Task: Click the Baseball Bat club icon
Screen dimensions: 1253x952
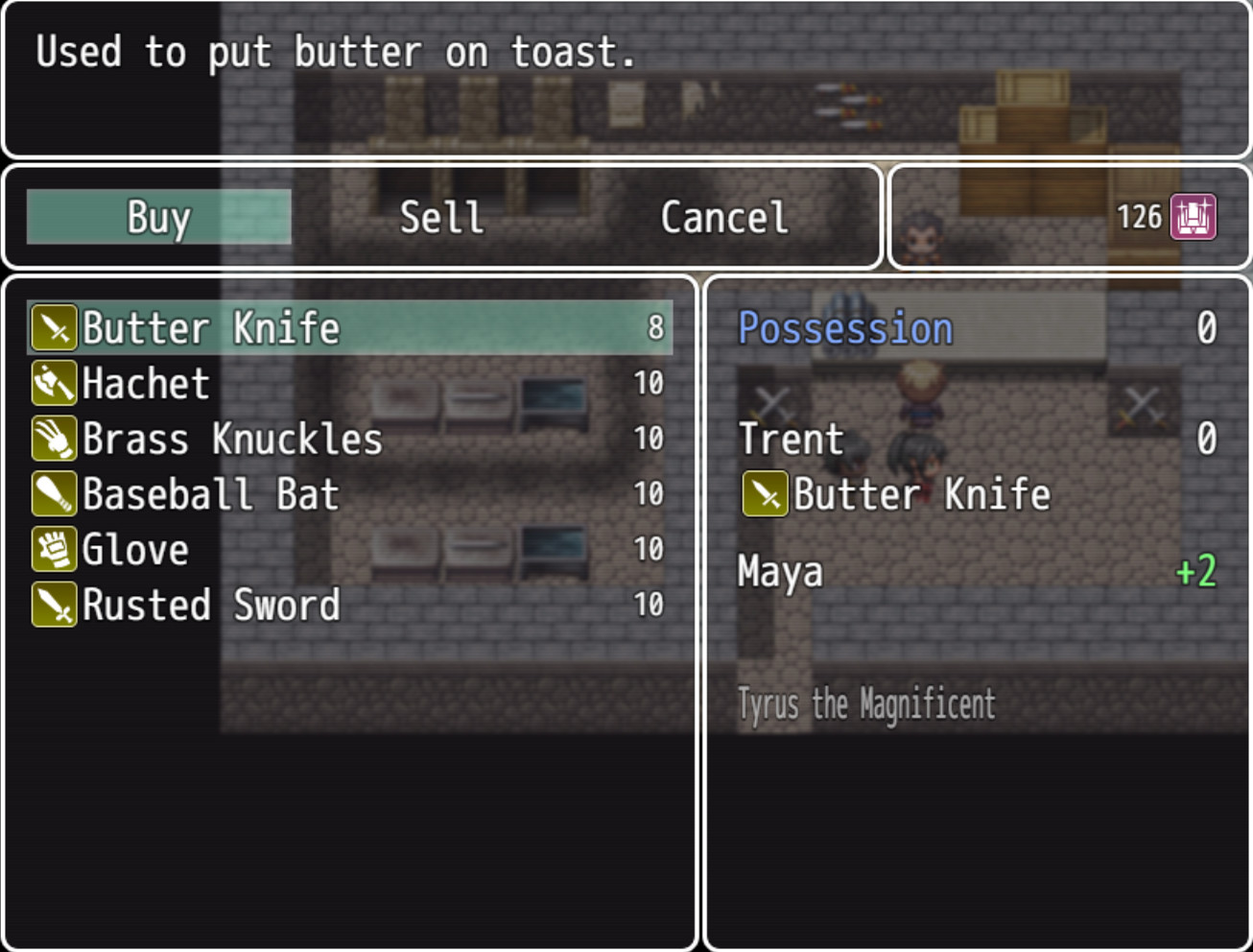Action: (x=55, y=494)
